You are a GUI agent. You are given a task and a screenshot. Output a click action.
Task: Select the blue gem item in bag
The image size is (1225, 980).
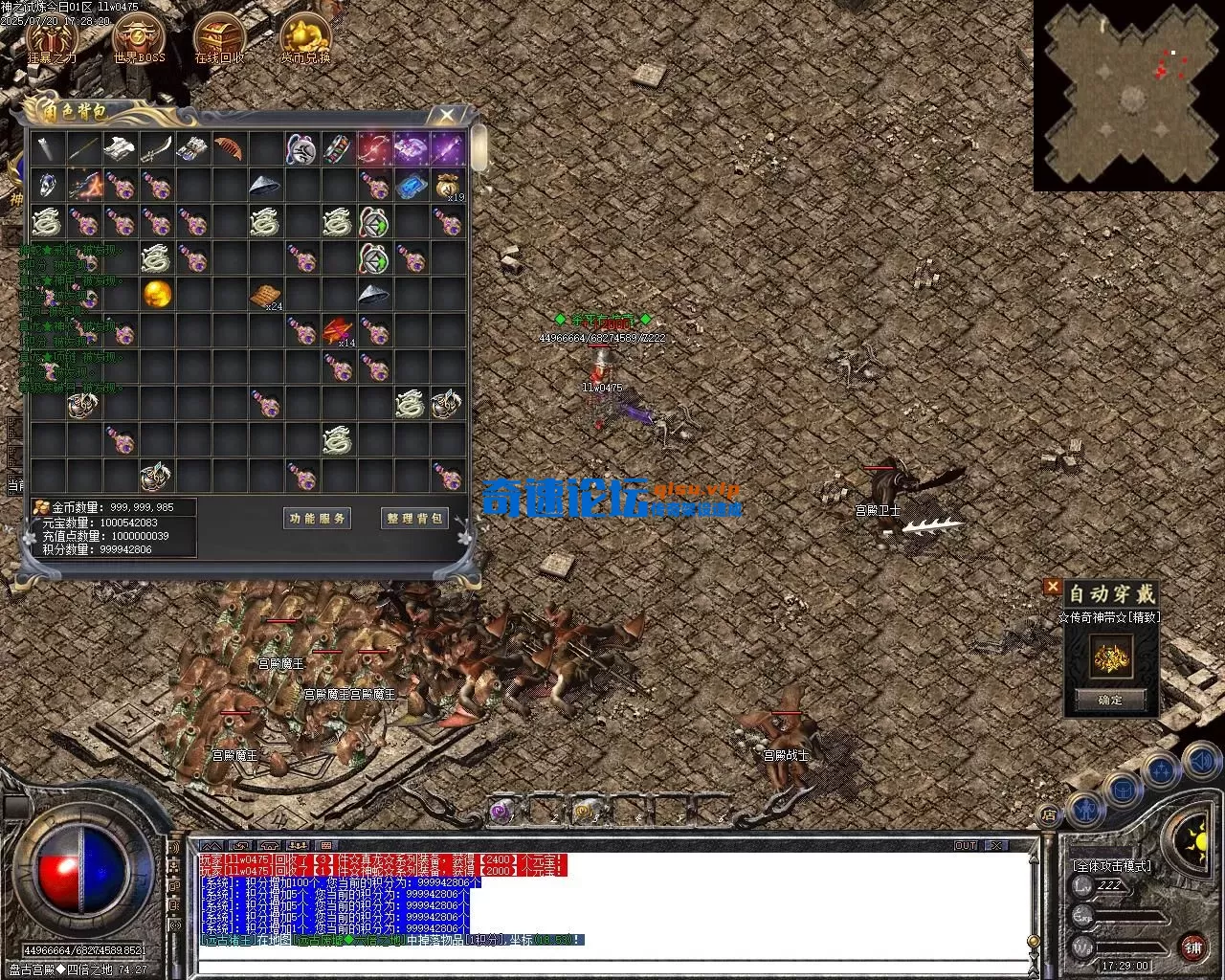pos(411,186)
